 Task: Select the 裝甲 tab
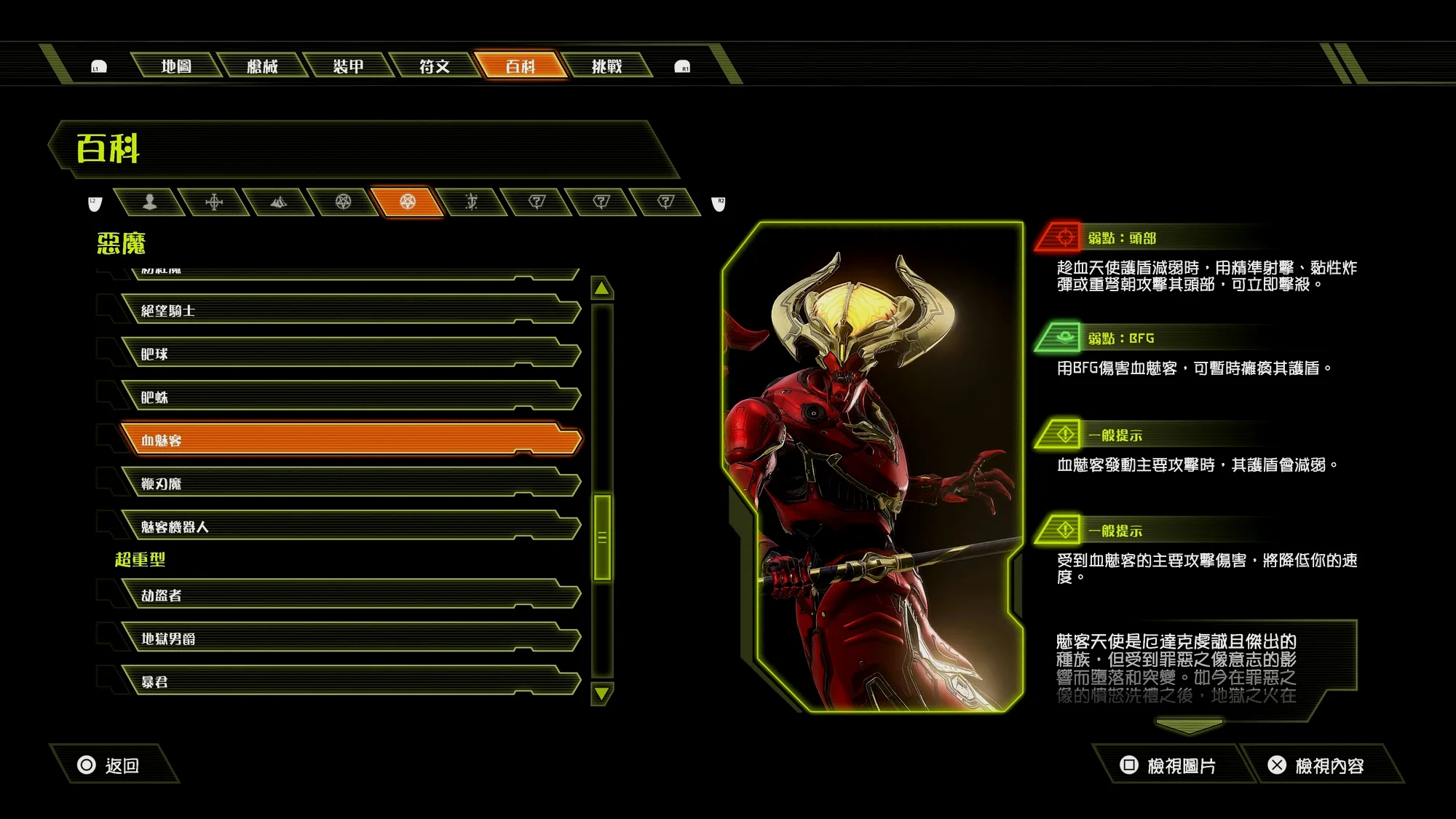(348, 66)
